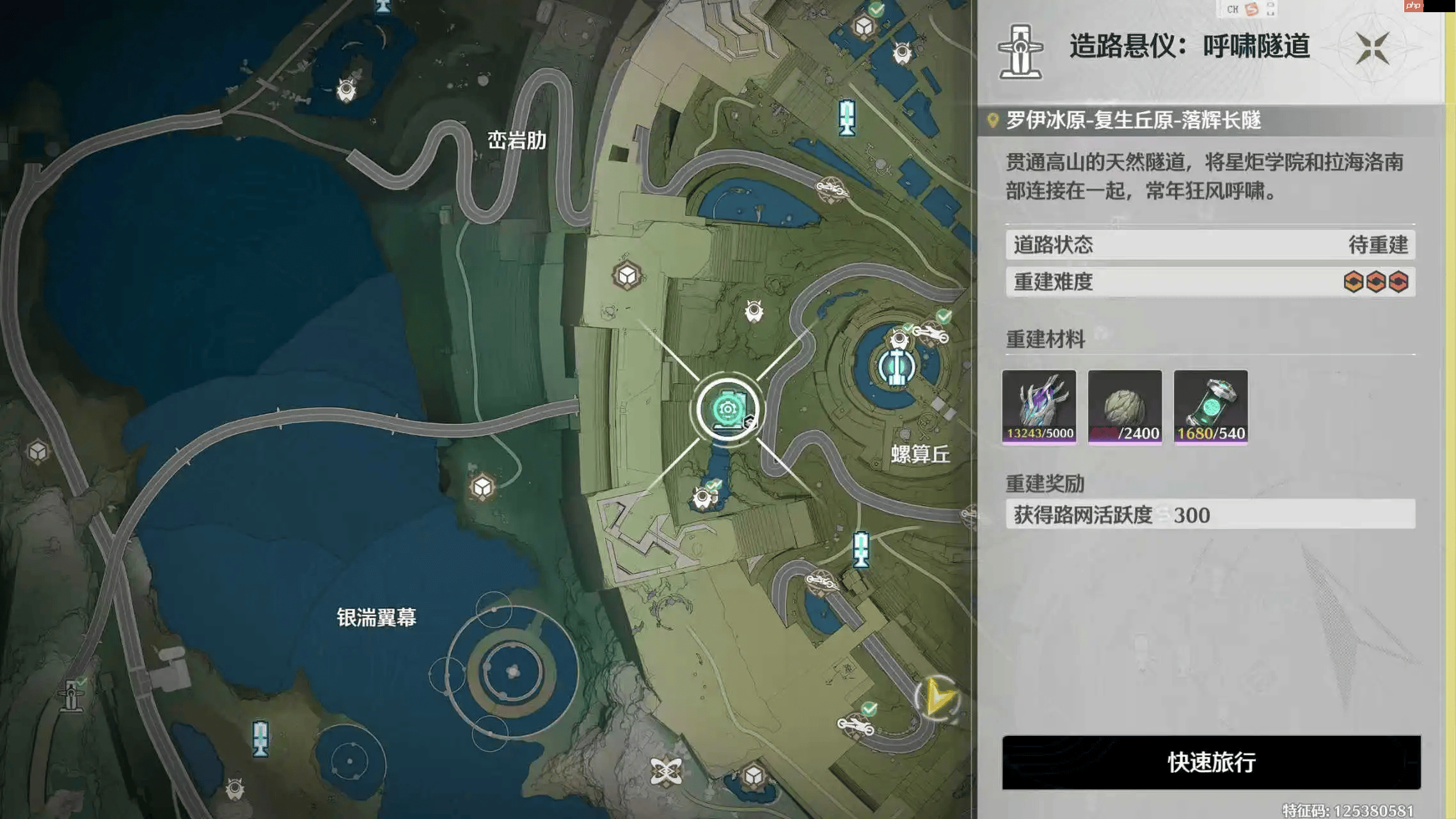The height and width of the screenshot is (819, 1456).
Task: Click the Sogou input icon at the top of screen
Action: coord(1253,10)
